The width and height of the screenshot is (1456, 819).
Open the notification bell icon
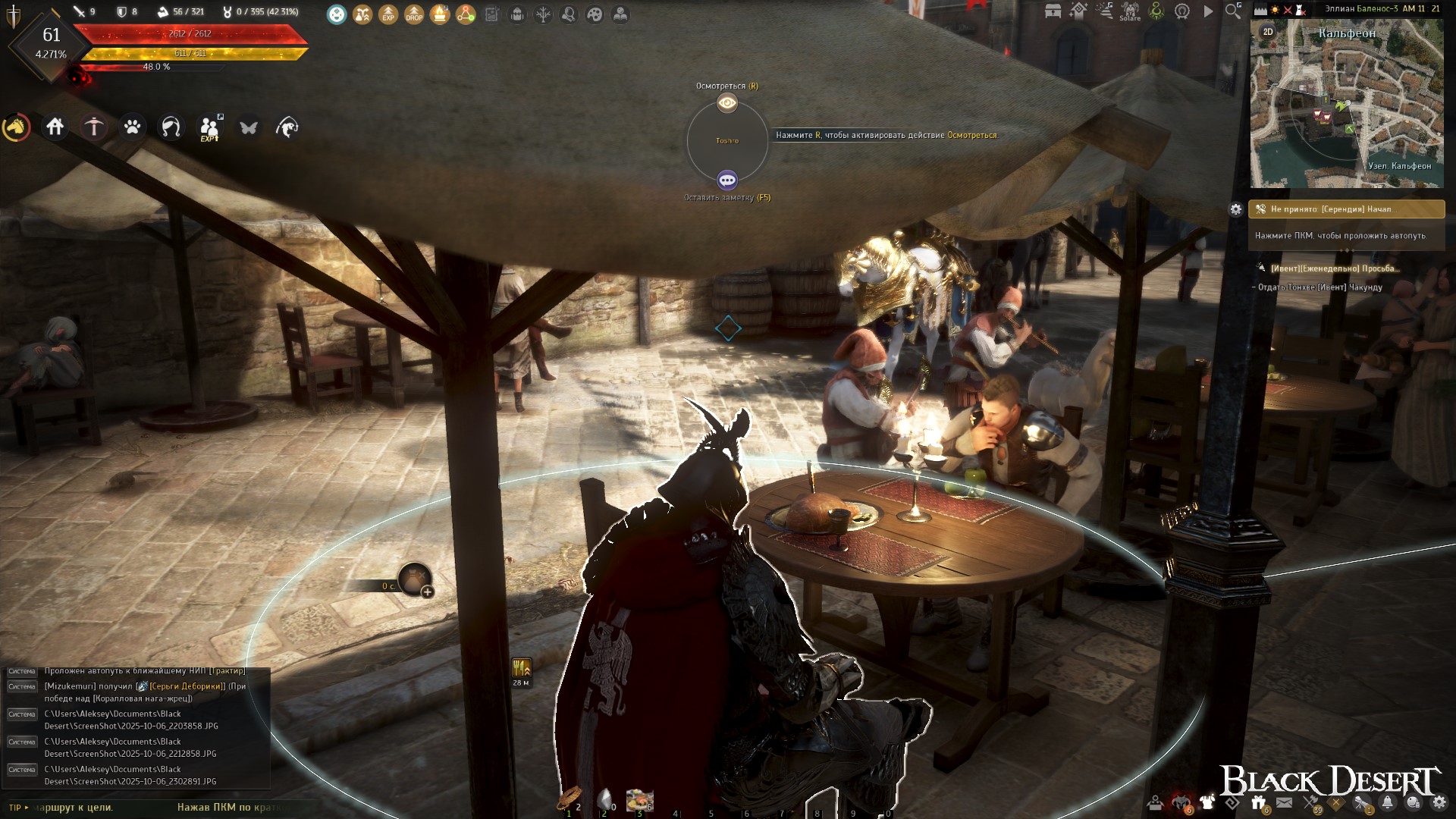(x=1388, y=802)
